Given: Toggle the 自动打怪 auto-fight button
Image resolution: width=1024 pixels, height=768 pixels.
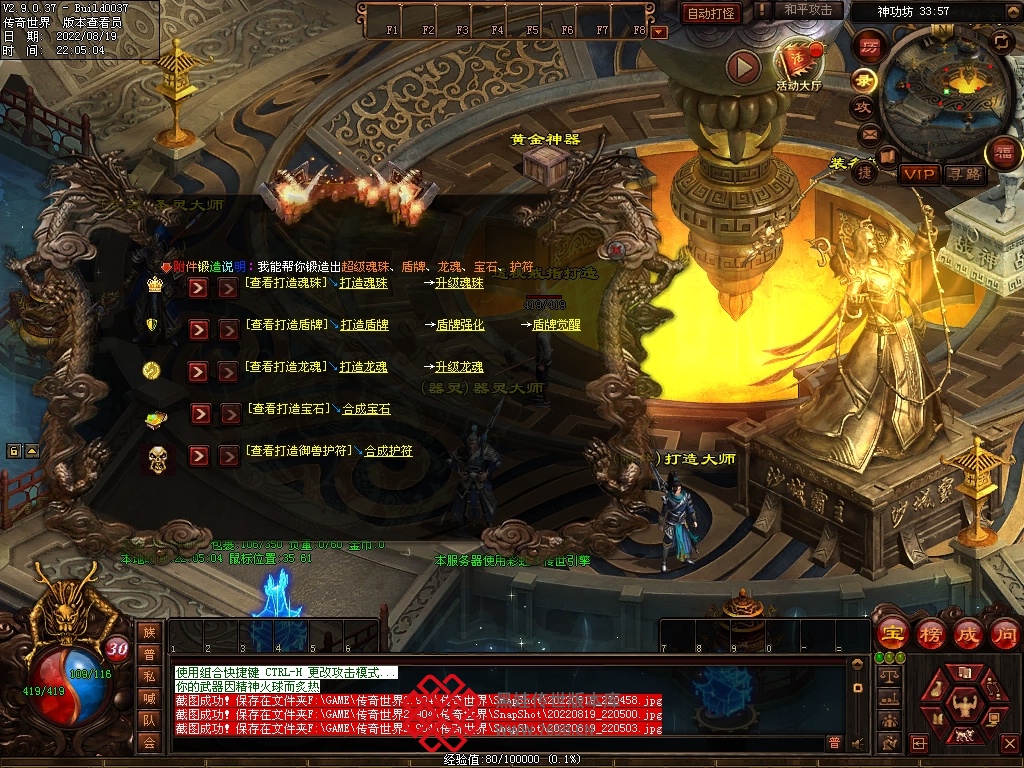Looking at the screenshot, I should tap(712, 13).
